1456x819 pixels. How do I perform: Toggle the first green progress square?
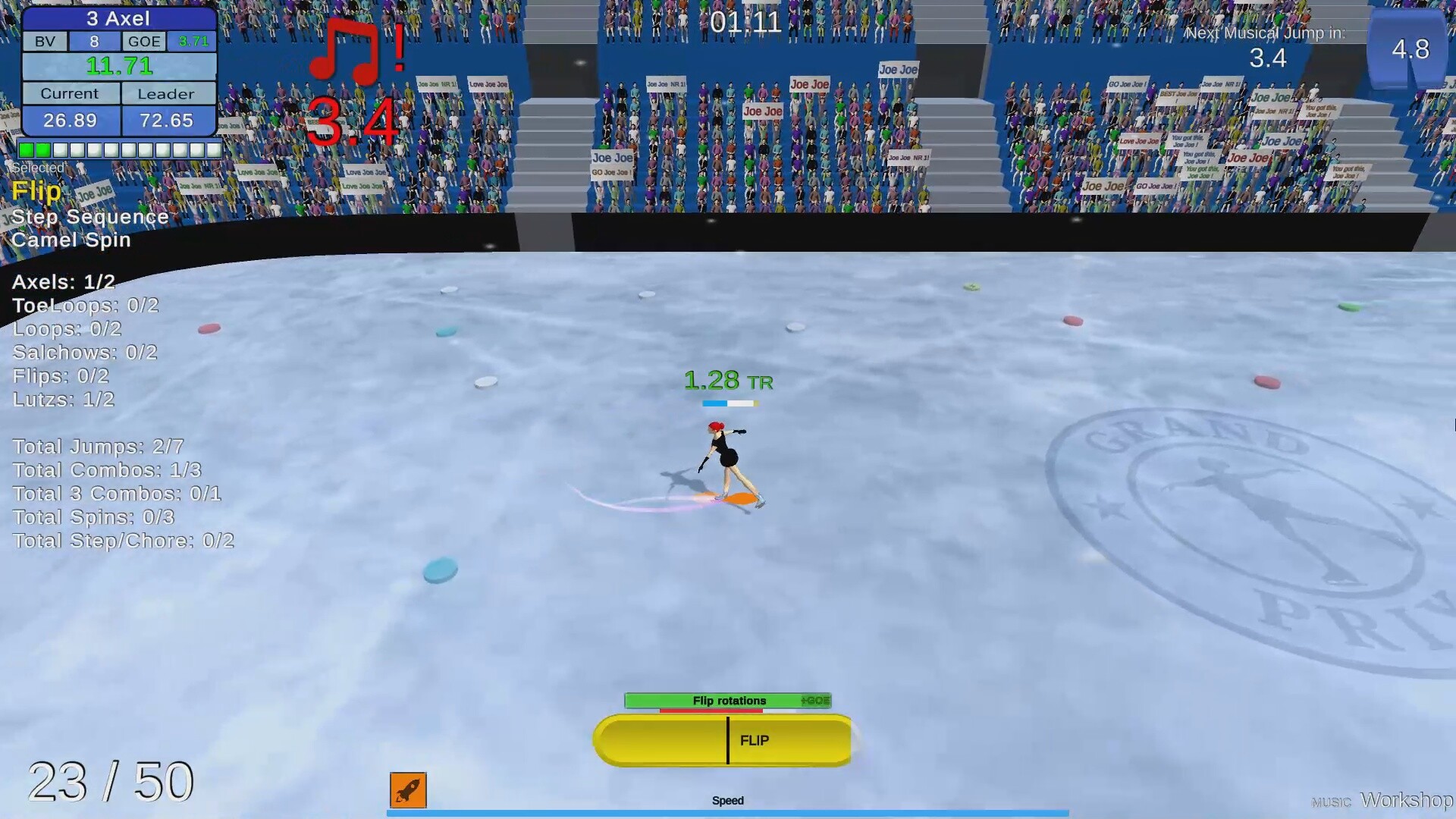pyautogui.click(x=25, y=149)
